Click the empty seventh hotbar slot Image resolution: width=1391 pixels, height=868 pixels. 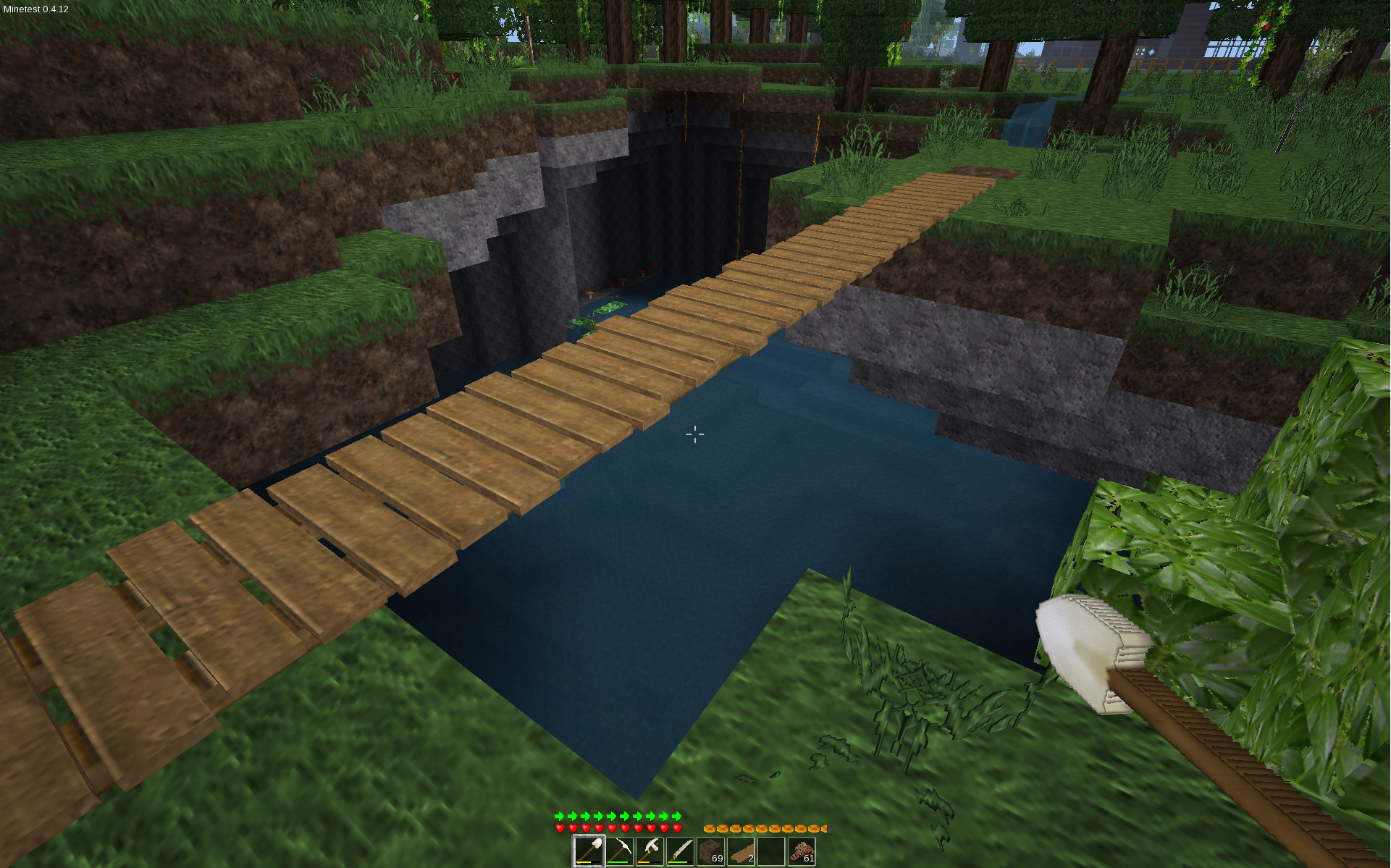[x=770, y=850]
